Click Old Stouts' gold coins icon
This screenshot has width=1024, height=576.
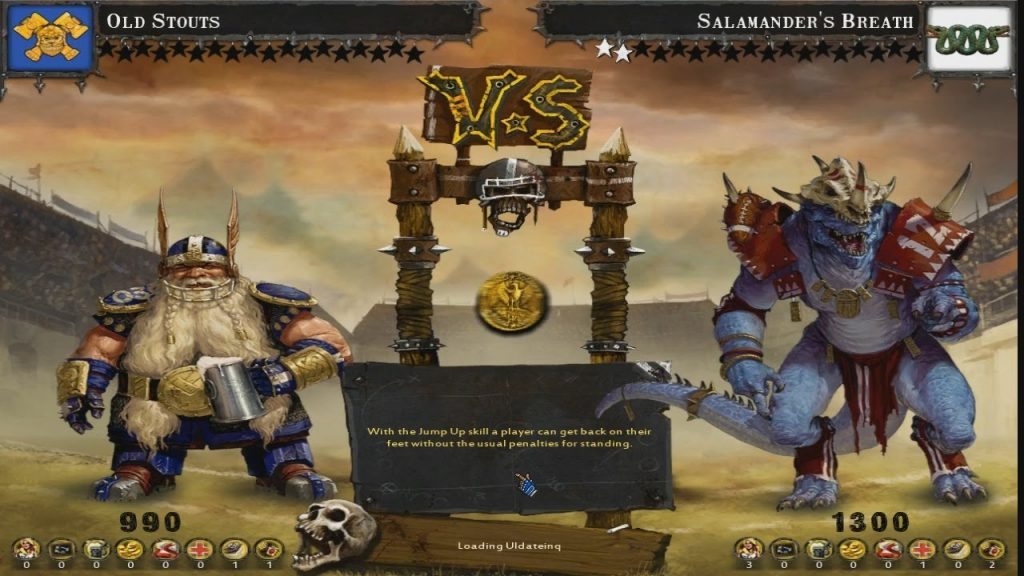pos(129,549)
